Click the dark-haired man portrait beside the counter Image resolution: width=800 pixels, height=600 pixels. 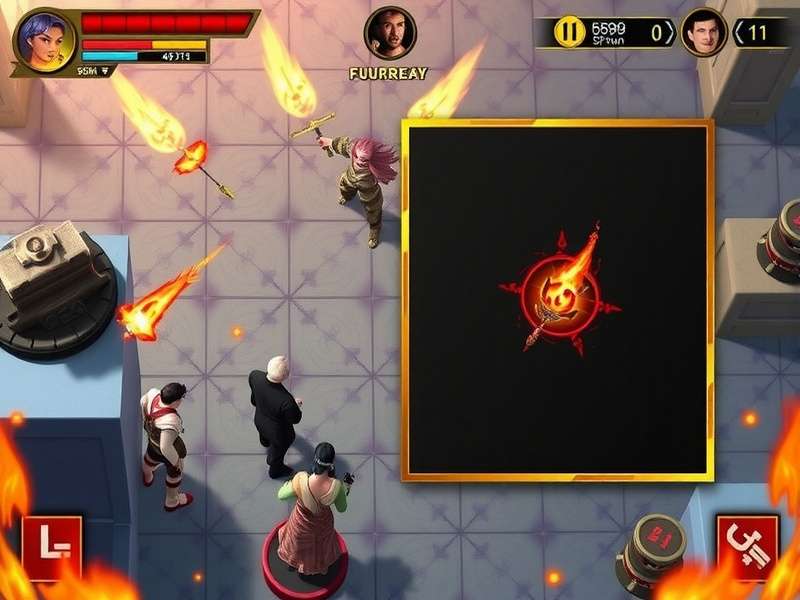(x=703, y=32)
